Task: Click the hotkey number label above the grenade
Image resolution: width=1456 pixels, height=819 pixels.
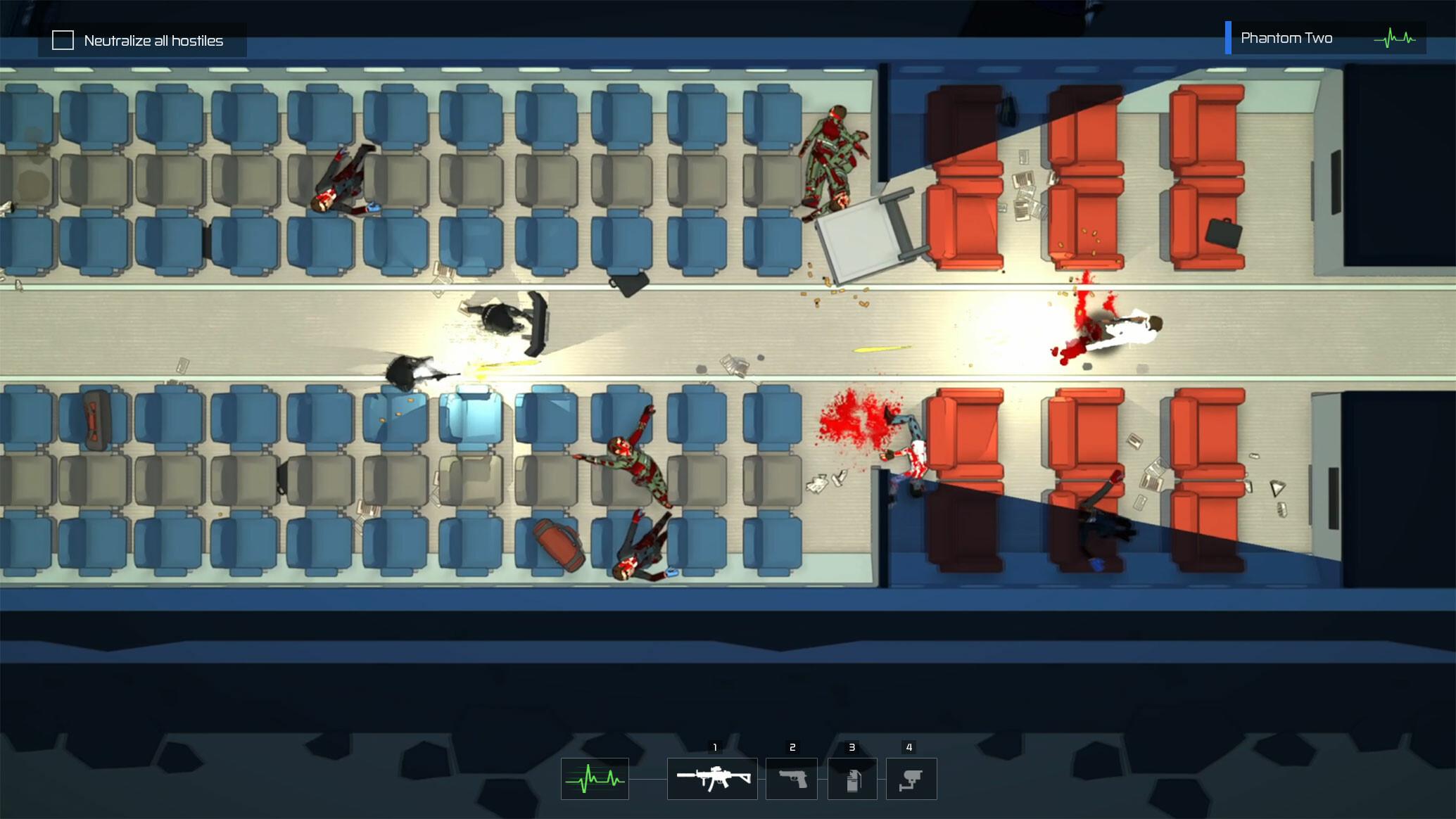Action: 853,747
